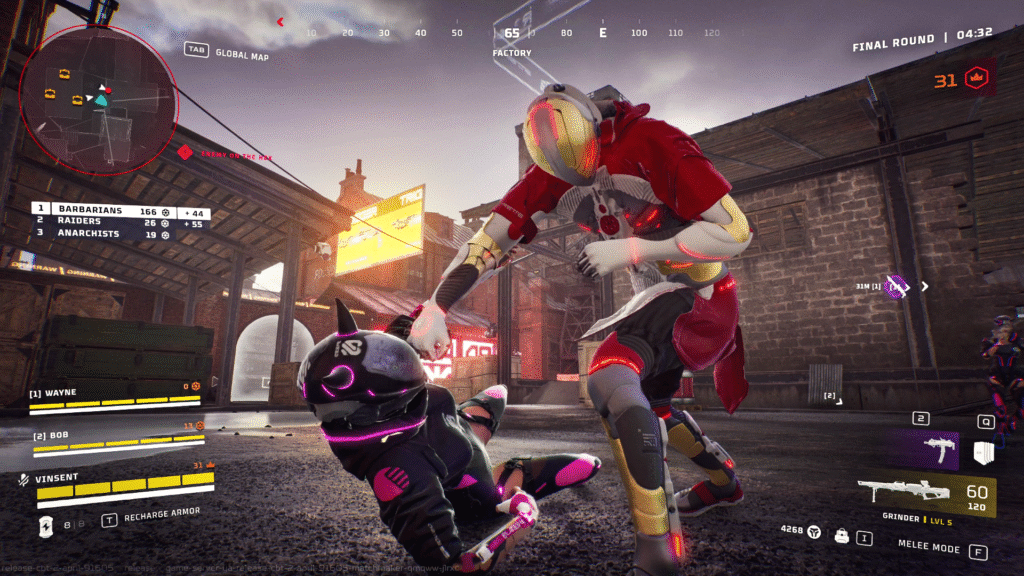Click the red crown score badge
The image size is (1024, 576).
(977, 79)
